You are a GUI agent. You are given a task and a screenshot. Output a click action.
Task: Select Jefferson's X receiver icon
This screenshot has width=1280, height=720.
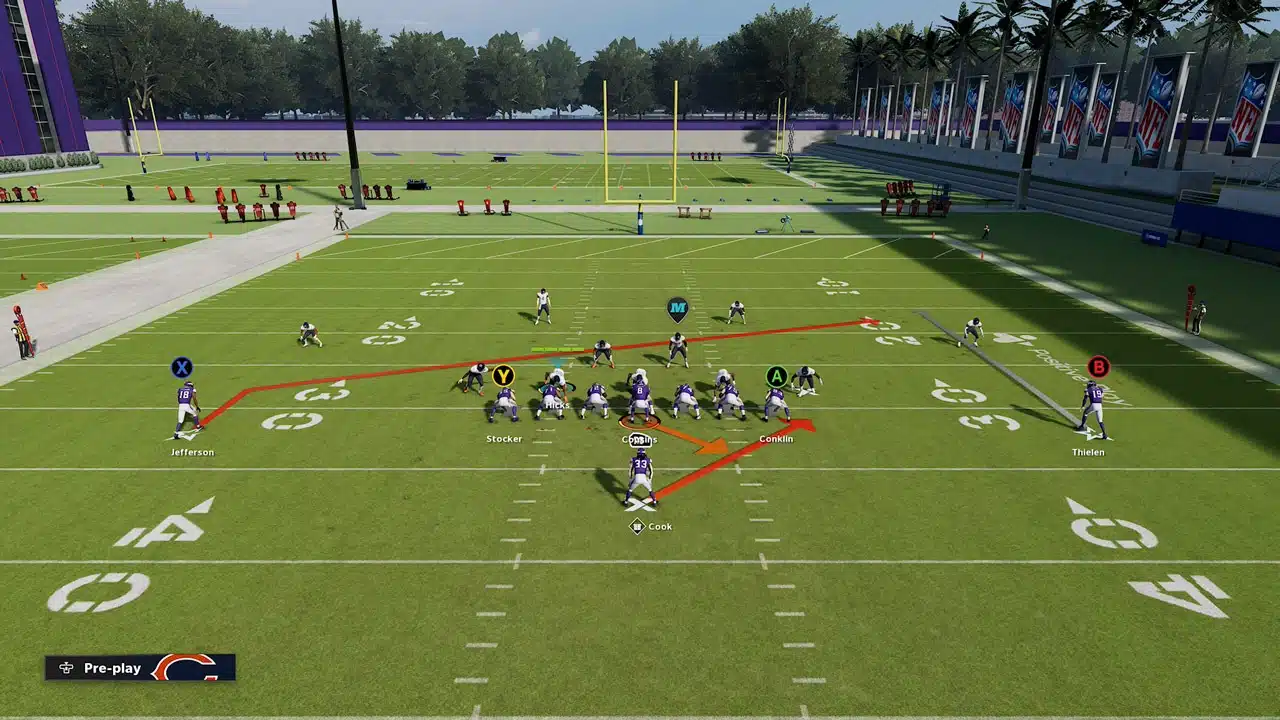coord(183,367)
